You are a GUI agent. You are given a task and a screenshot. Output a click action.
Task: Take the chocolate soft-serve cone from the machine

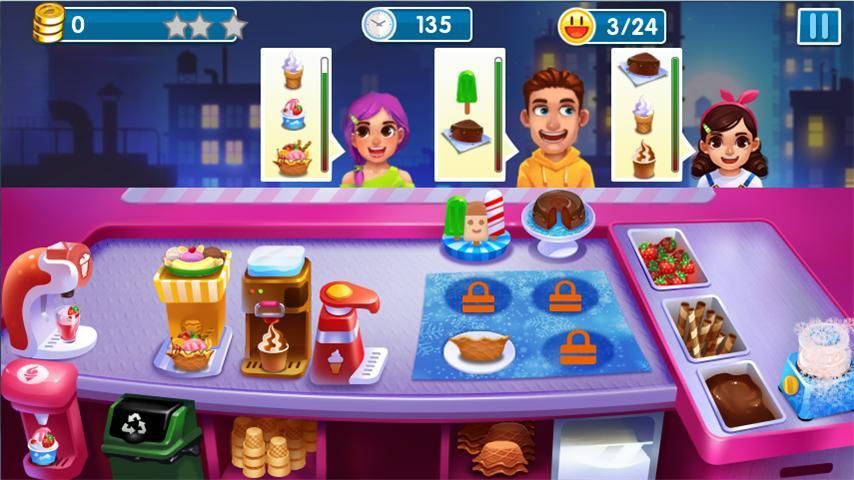pos(272,346)
